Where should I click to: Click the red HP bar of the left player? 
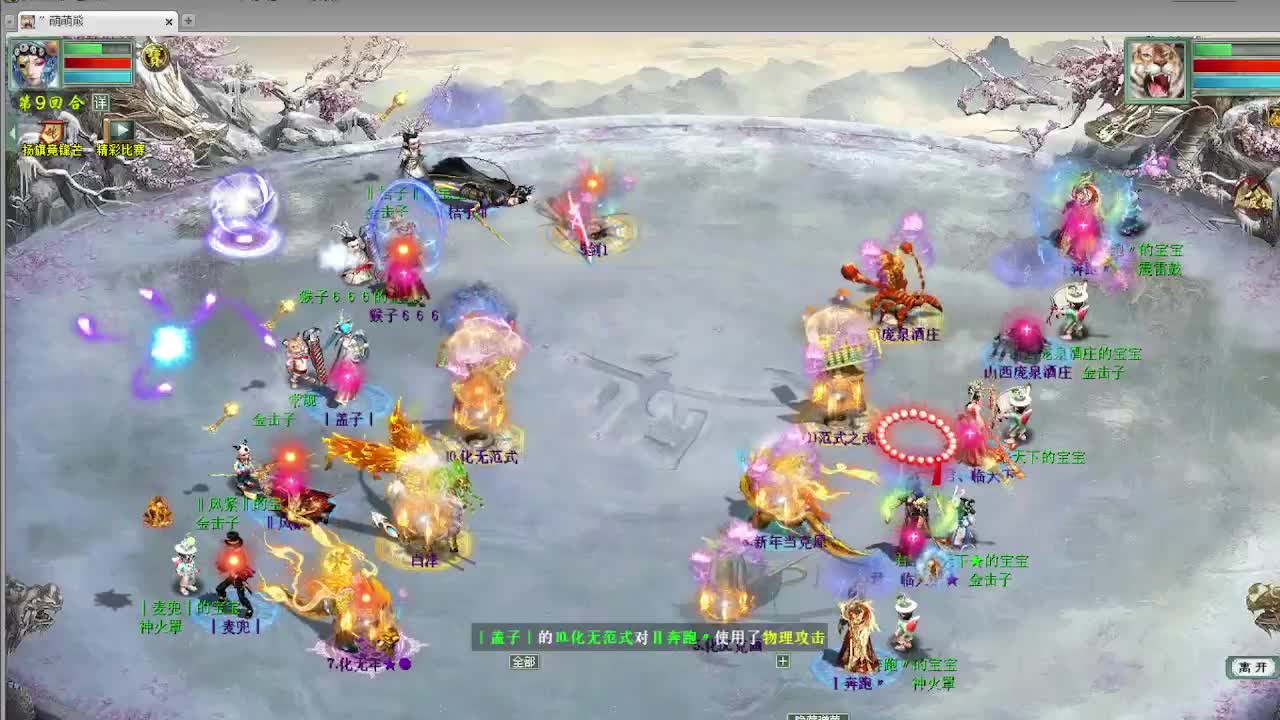95,62
